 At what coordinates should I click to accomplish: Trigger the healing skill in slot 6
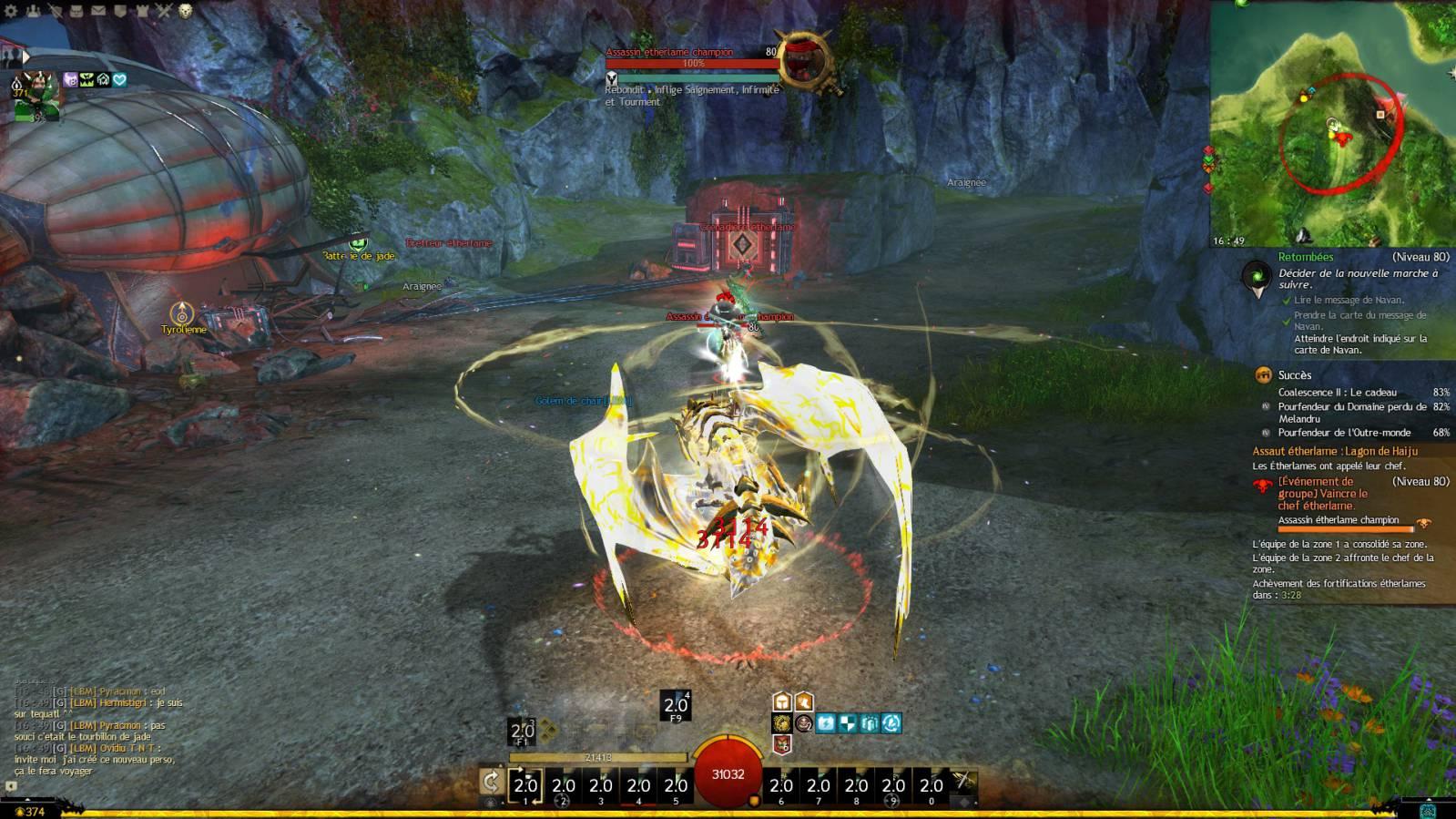[781, 786]
